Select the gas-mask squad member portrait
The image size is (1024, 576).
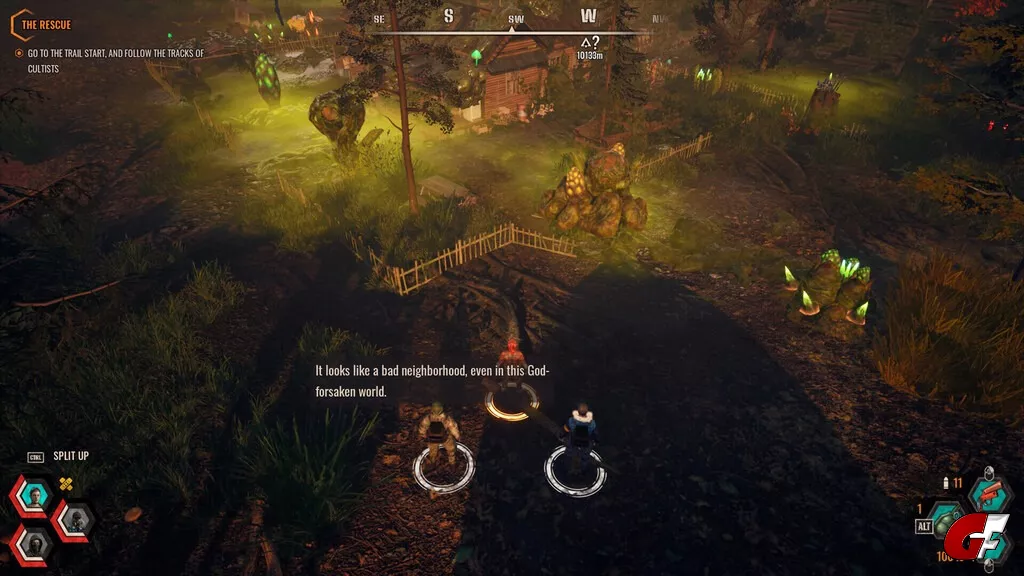pos(73,518)
